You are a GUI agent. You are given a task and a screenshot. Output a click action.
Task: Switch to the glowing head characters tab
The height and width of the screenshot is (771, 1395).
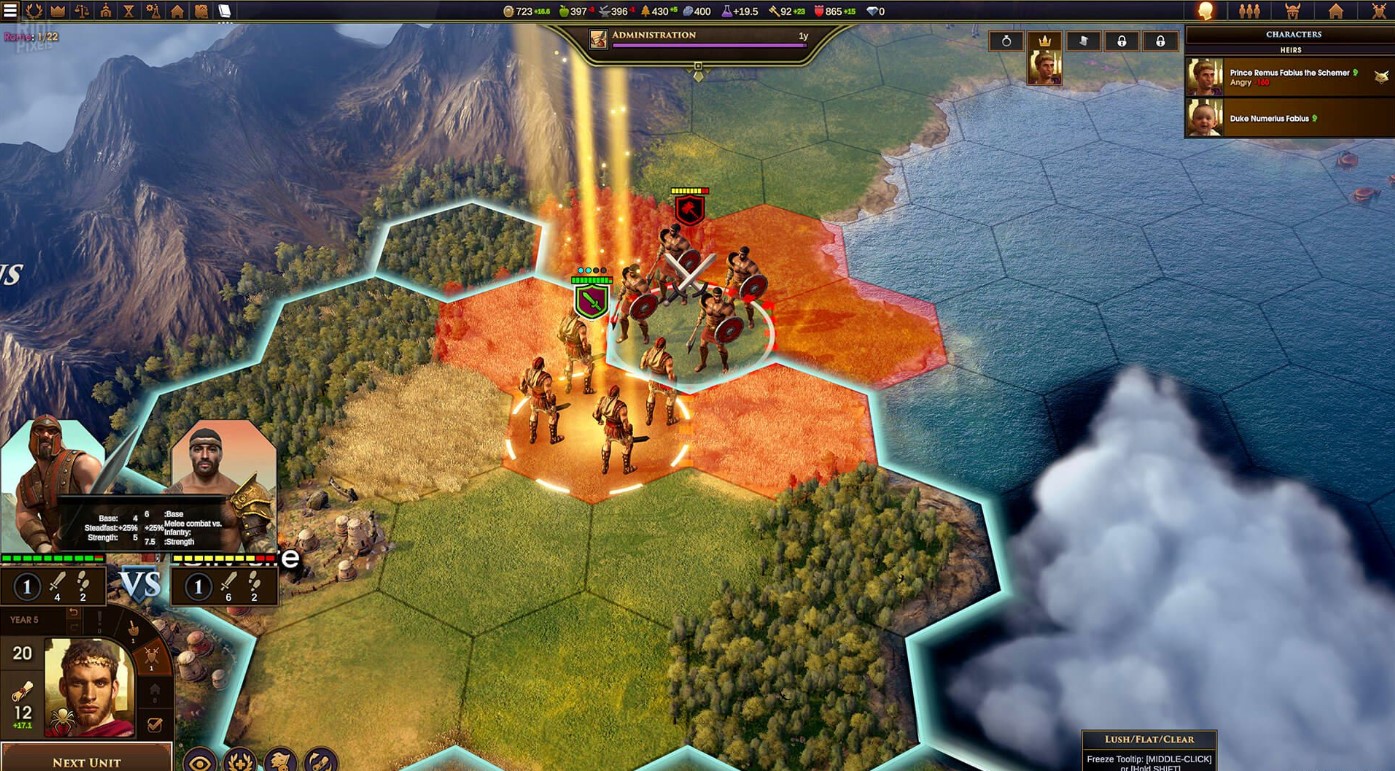tap(1206, 11)
